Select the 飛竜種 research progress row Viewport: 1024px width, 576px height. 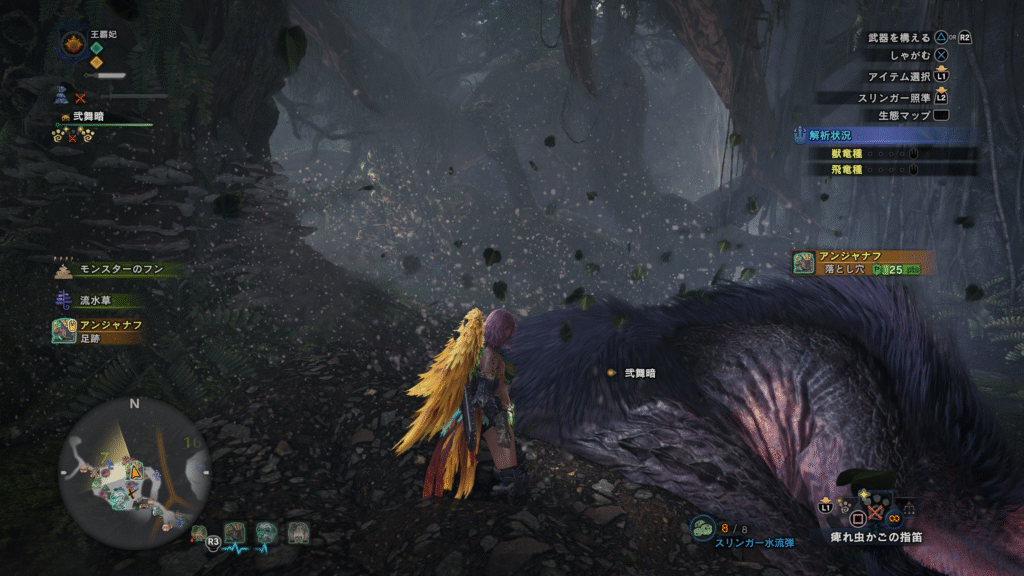pos(890,170)
